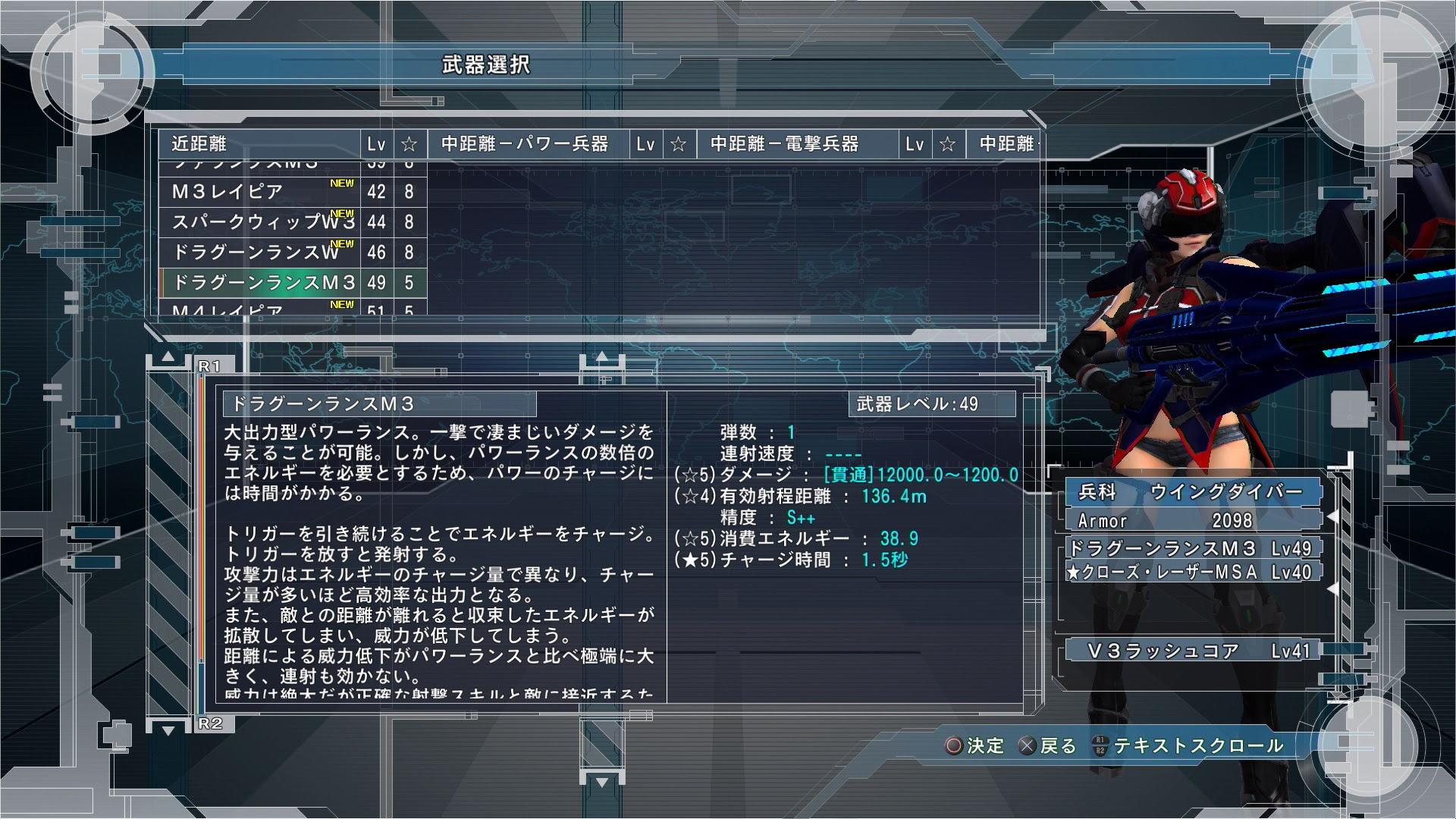The image size is (1456, 819).
Task: Click the R2 scroll tab below the description panel
Action: pyautogui.click(x=212, y=724)
